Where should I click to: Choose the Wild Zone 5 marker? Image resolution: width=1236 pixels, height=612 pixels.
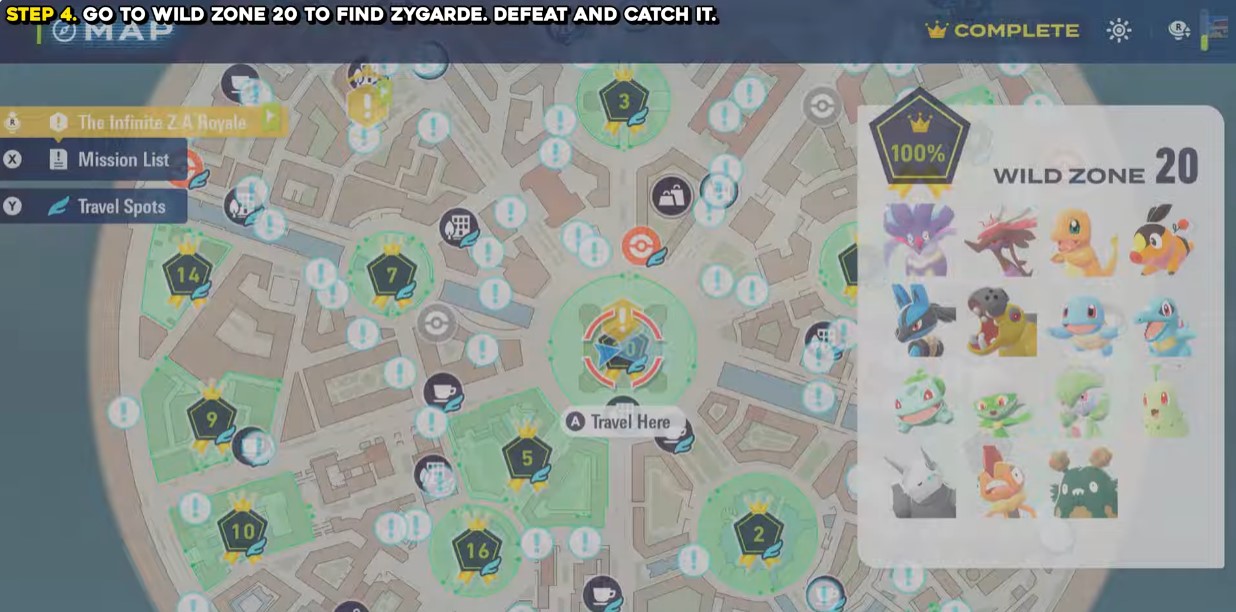(x=526, y=460)
